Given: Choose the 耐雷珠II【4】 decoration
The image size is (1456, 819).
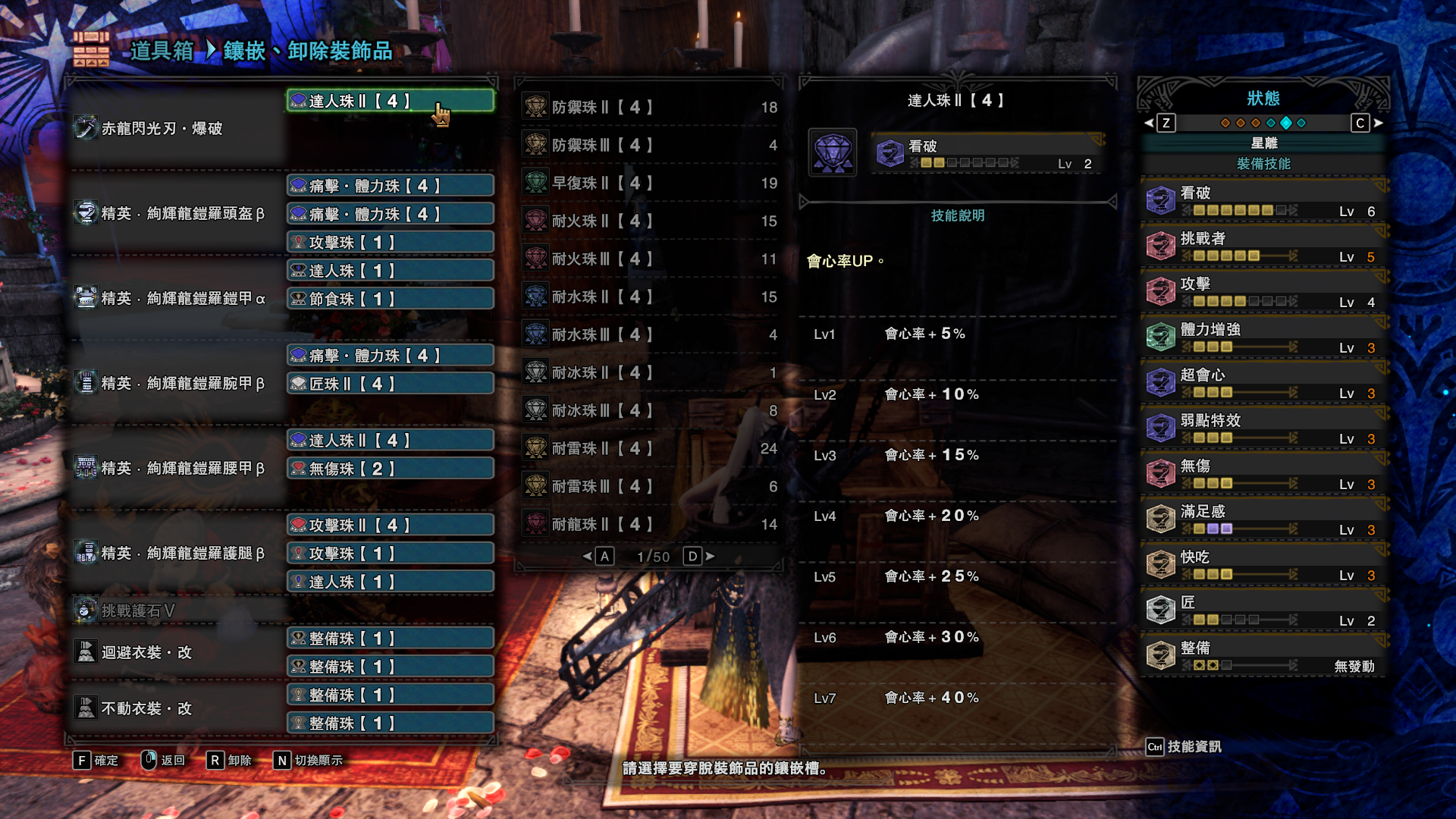Looking at the screenshot, I should tap(649, 448).
